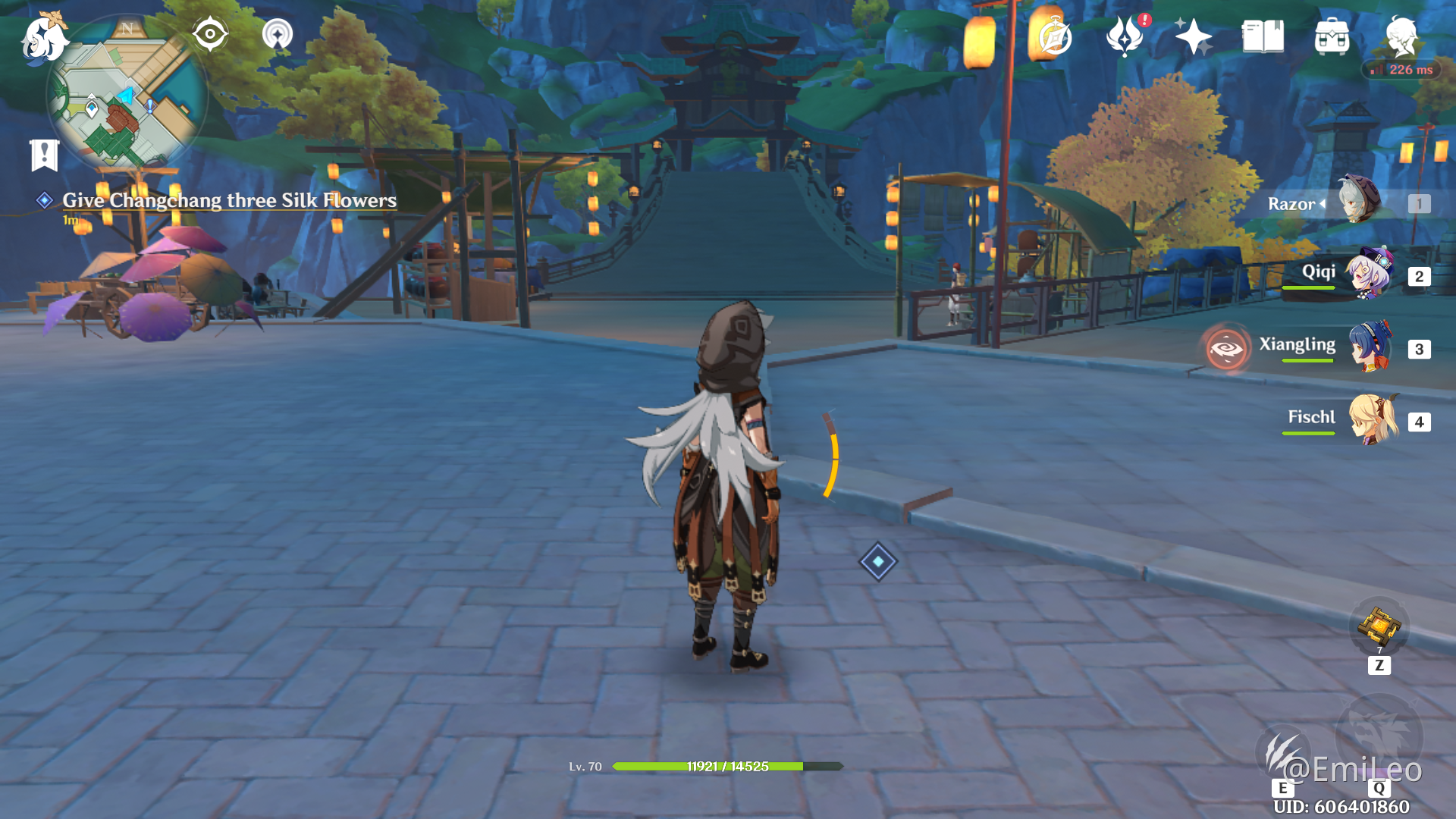The image size is (1456, 819).
Task: Select active character Razor portrait
Action: 1360,200
